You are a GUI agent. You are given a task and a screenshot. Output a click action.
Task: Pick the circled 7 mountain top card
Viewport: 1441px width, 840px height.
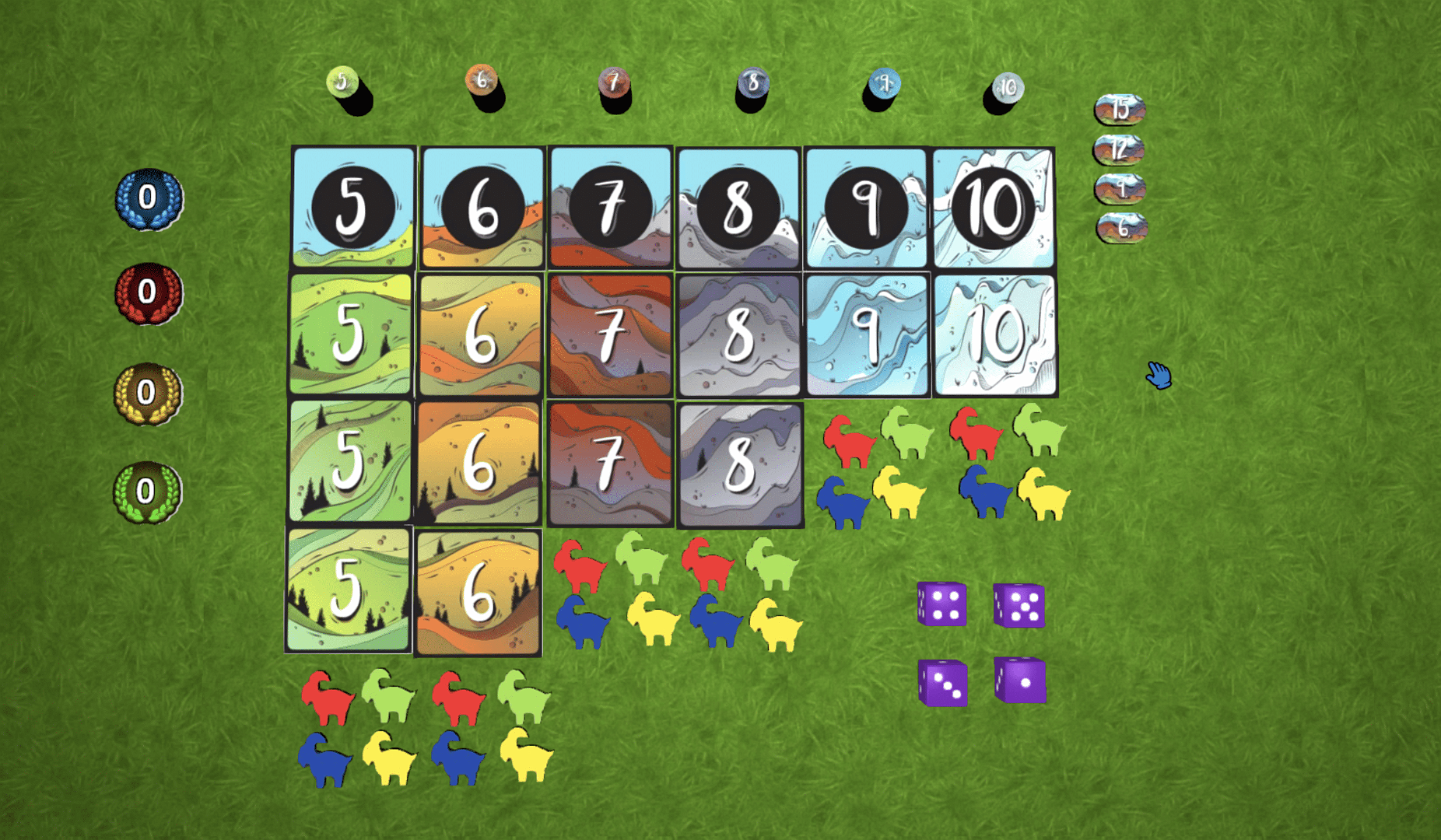tap(610, 208)
